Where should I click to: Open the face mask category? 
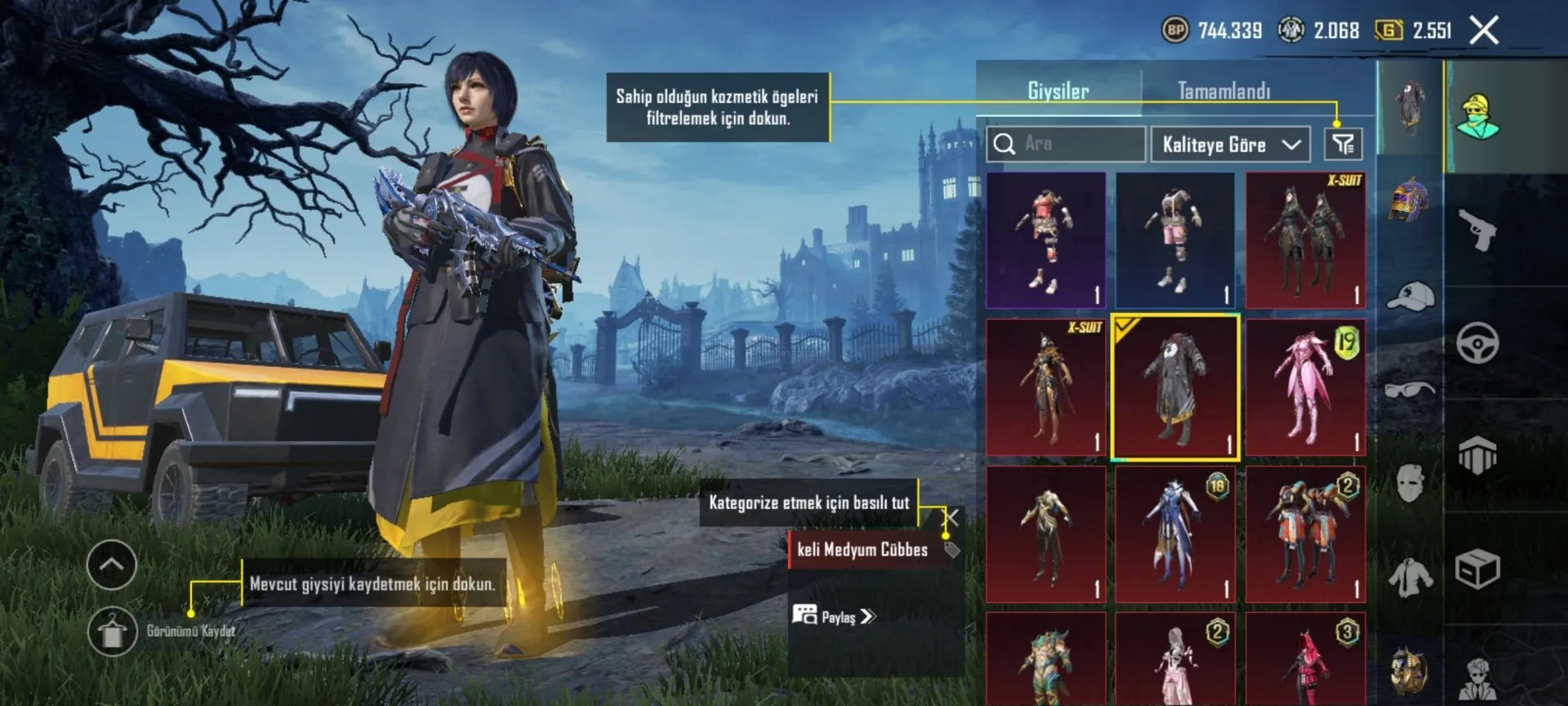click(x=1410, y=482)
